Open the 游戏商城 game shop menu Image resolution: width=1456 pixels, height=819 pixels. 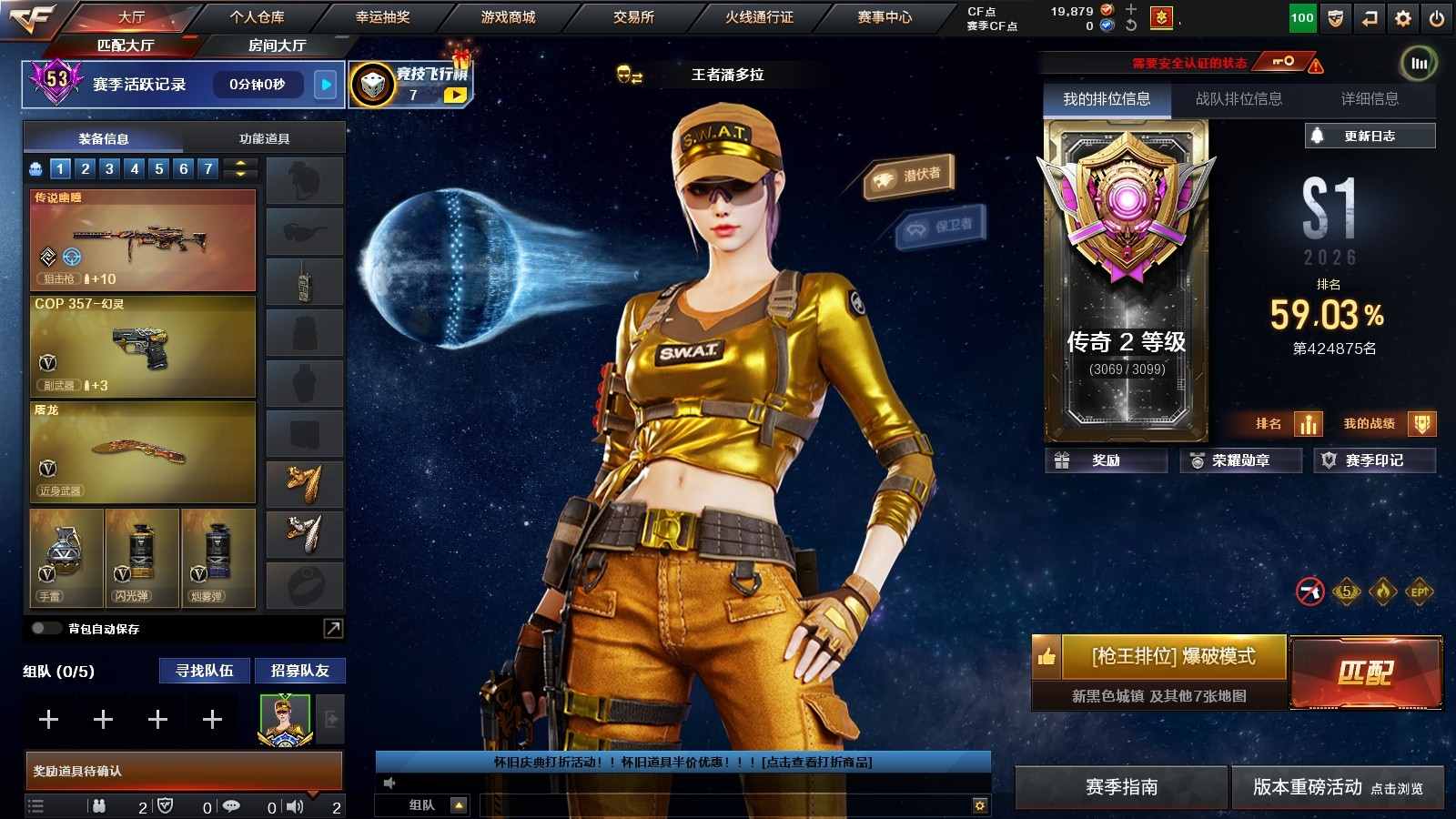click(x=508, y=17)
